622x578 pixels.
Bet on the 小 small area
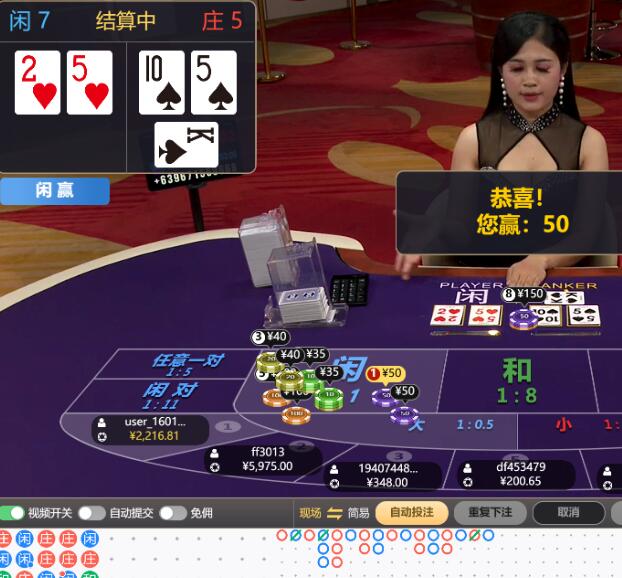[563, 425]
